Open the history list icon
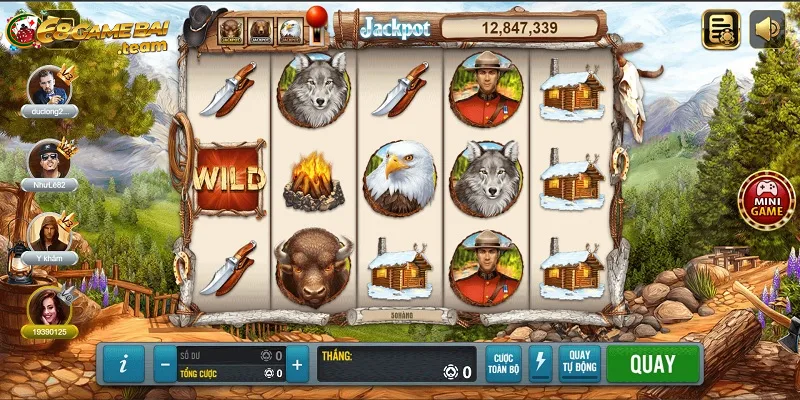Screen dimensions: 800x400 [x=721, y=29]
